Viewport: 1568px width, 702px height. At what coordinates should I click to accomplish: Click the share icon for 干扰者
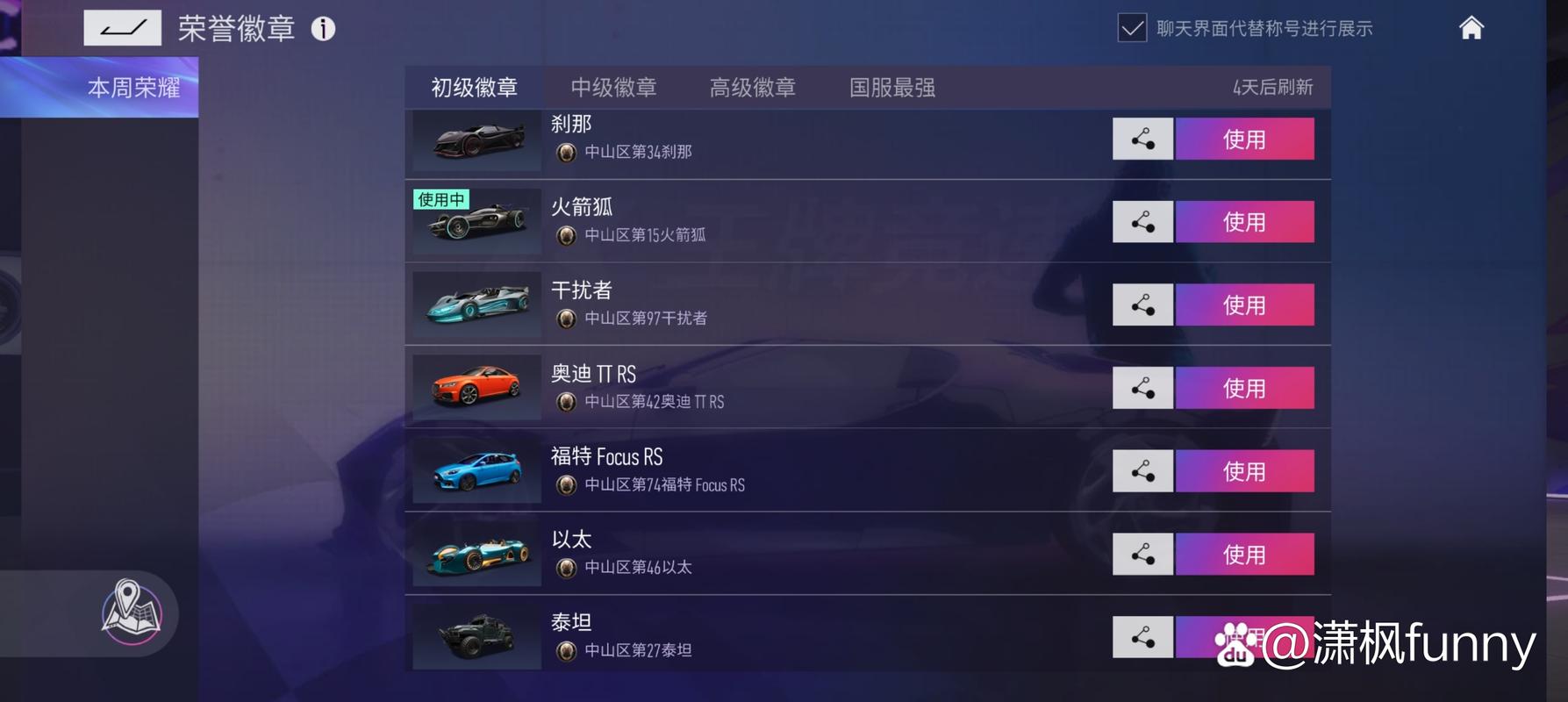(1142, 304)
